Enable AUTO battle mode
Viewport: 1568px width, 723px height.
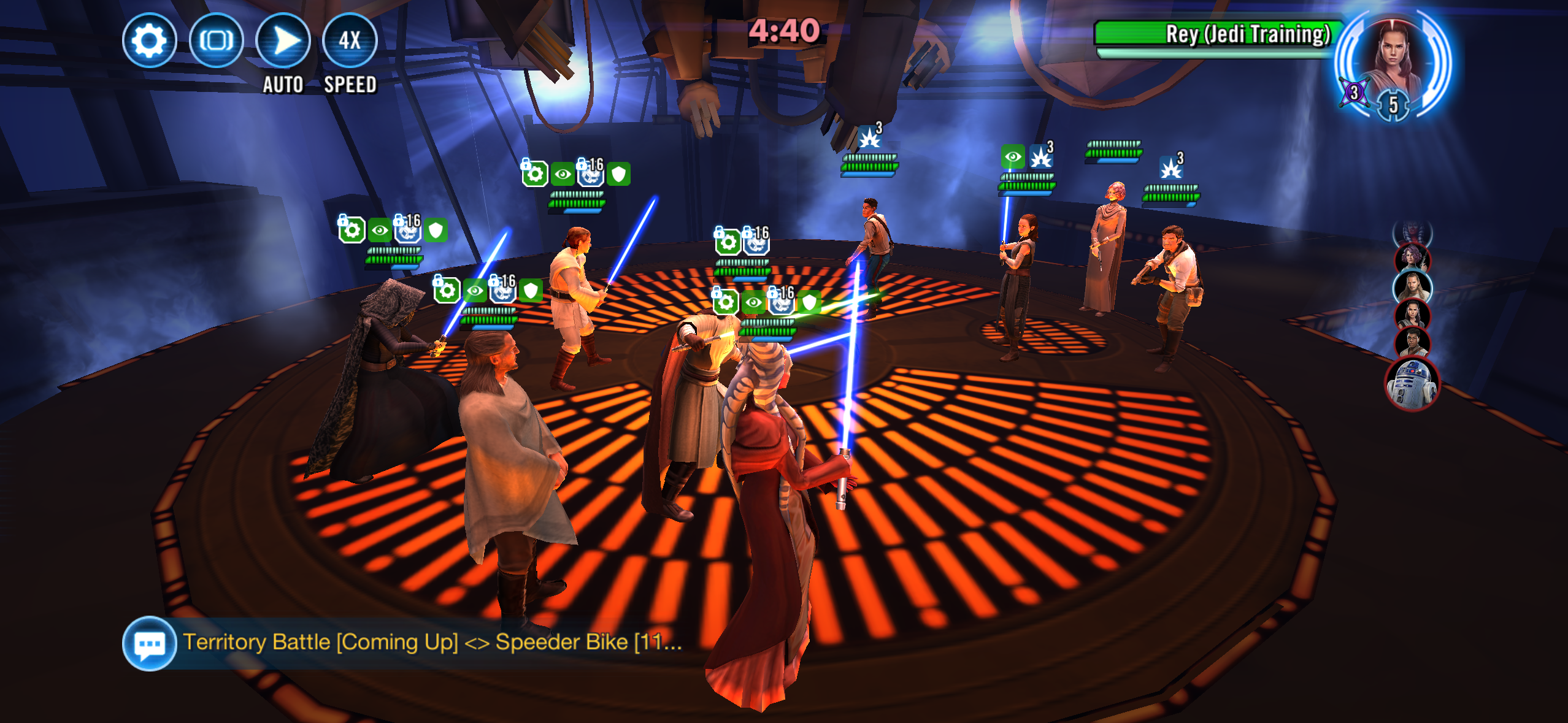(283, 41)
